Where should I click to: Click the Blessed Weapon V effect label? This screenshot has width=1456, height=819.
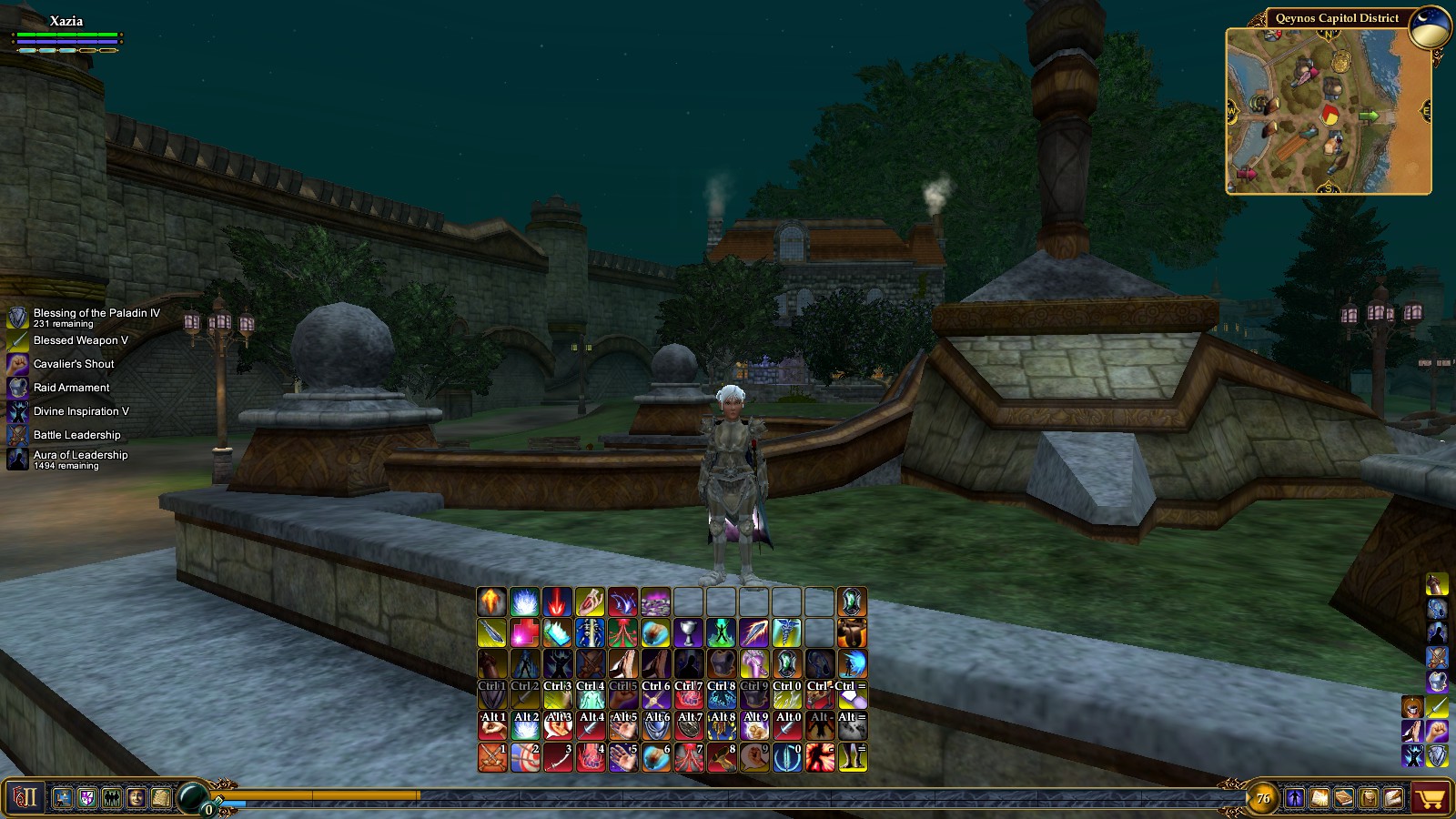coord(82,339)
